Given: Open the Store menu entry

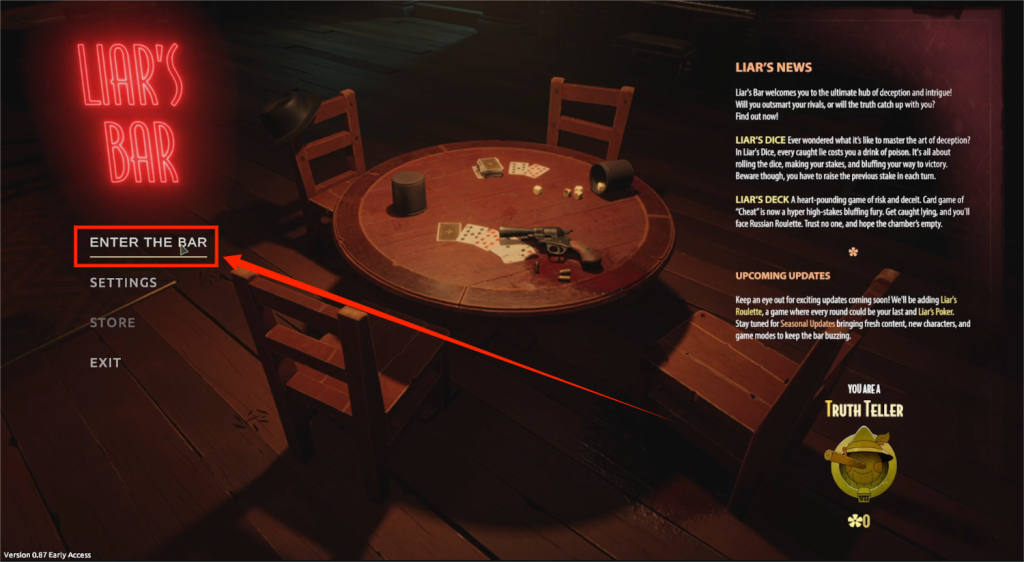Looking at the screenshot, I should 112,323.
